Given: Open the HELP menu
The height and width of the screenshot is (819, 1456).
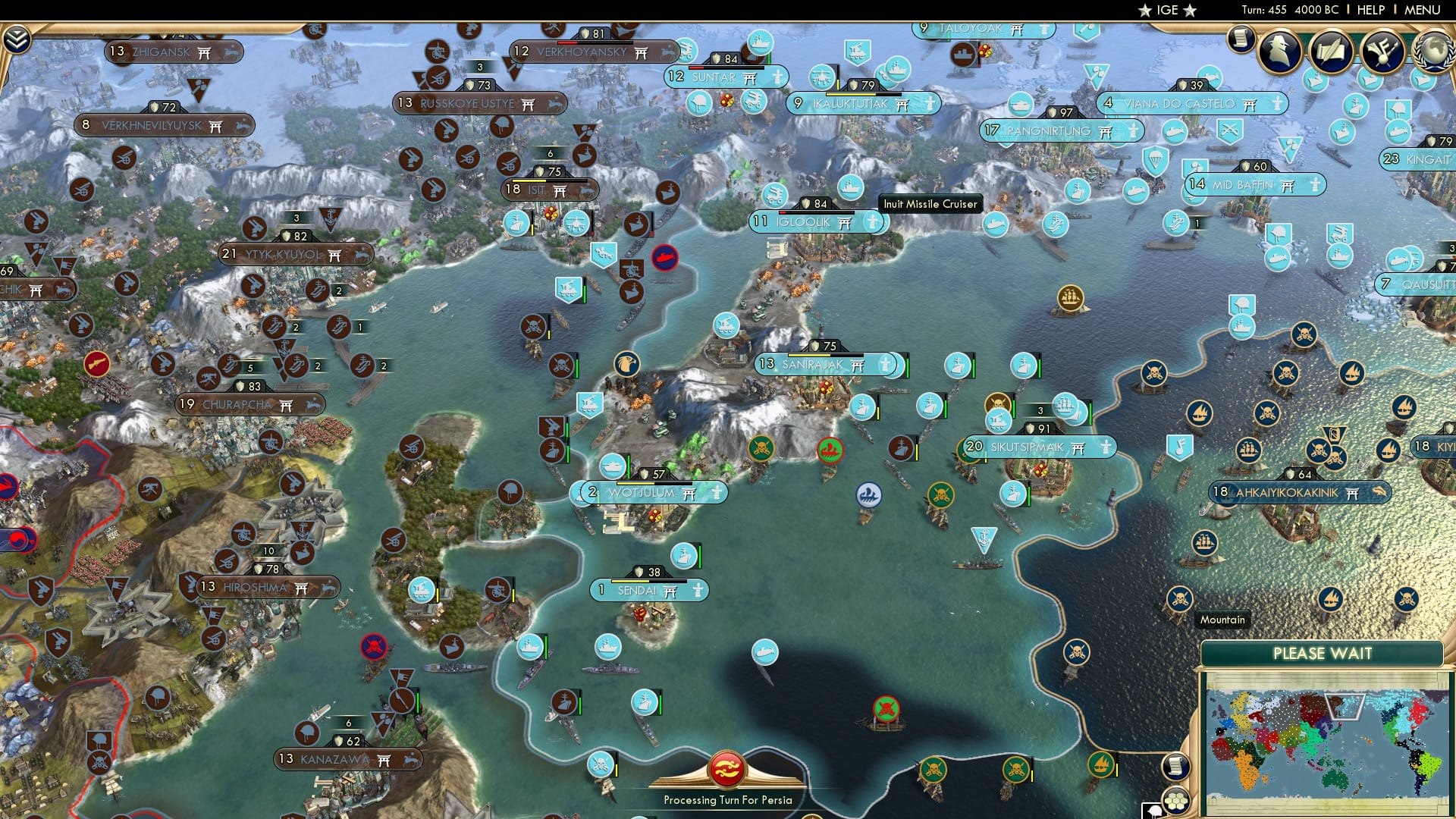Looking at the screenshot, I should [1371, 9].
